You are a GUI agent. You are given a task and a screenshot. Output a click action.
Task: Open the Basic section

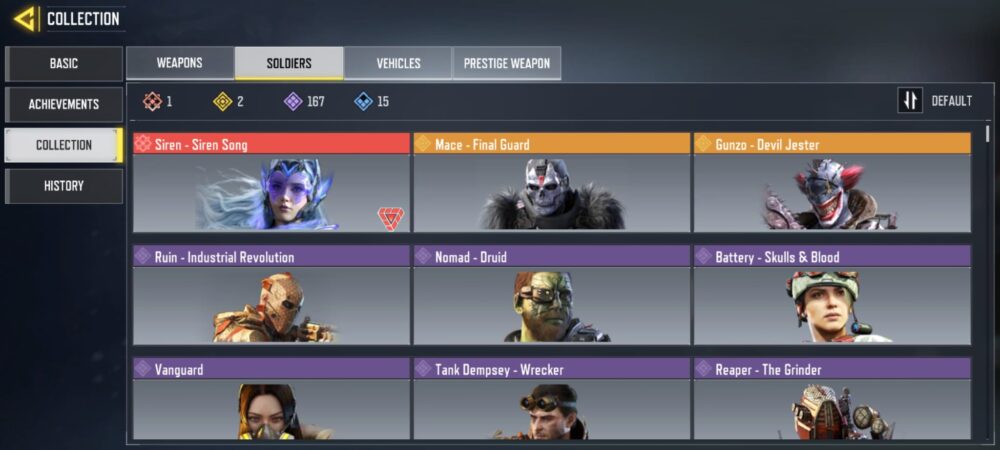[64, 64]
